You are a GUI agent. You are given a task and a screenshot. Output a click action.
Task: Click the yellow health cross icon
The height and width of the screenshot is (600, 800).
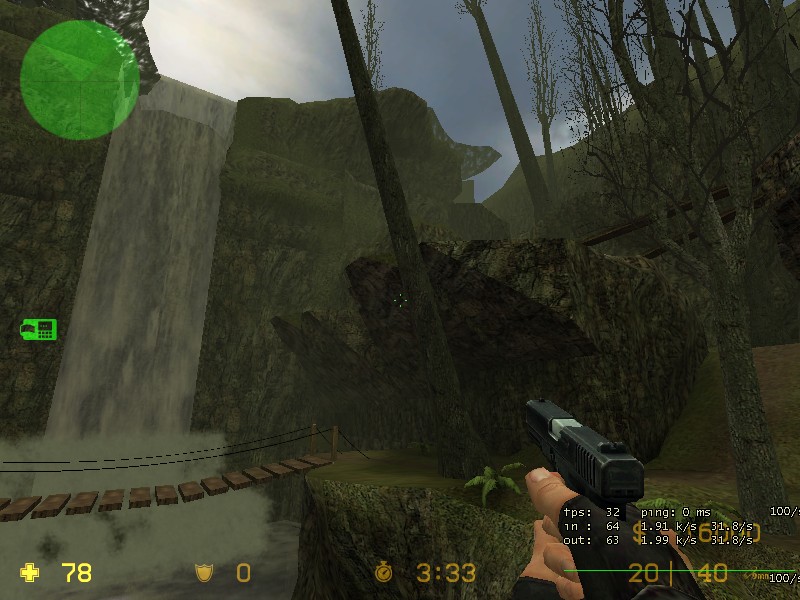(31, 573)
